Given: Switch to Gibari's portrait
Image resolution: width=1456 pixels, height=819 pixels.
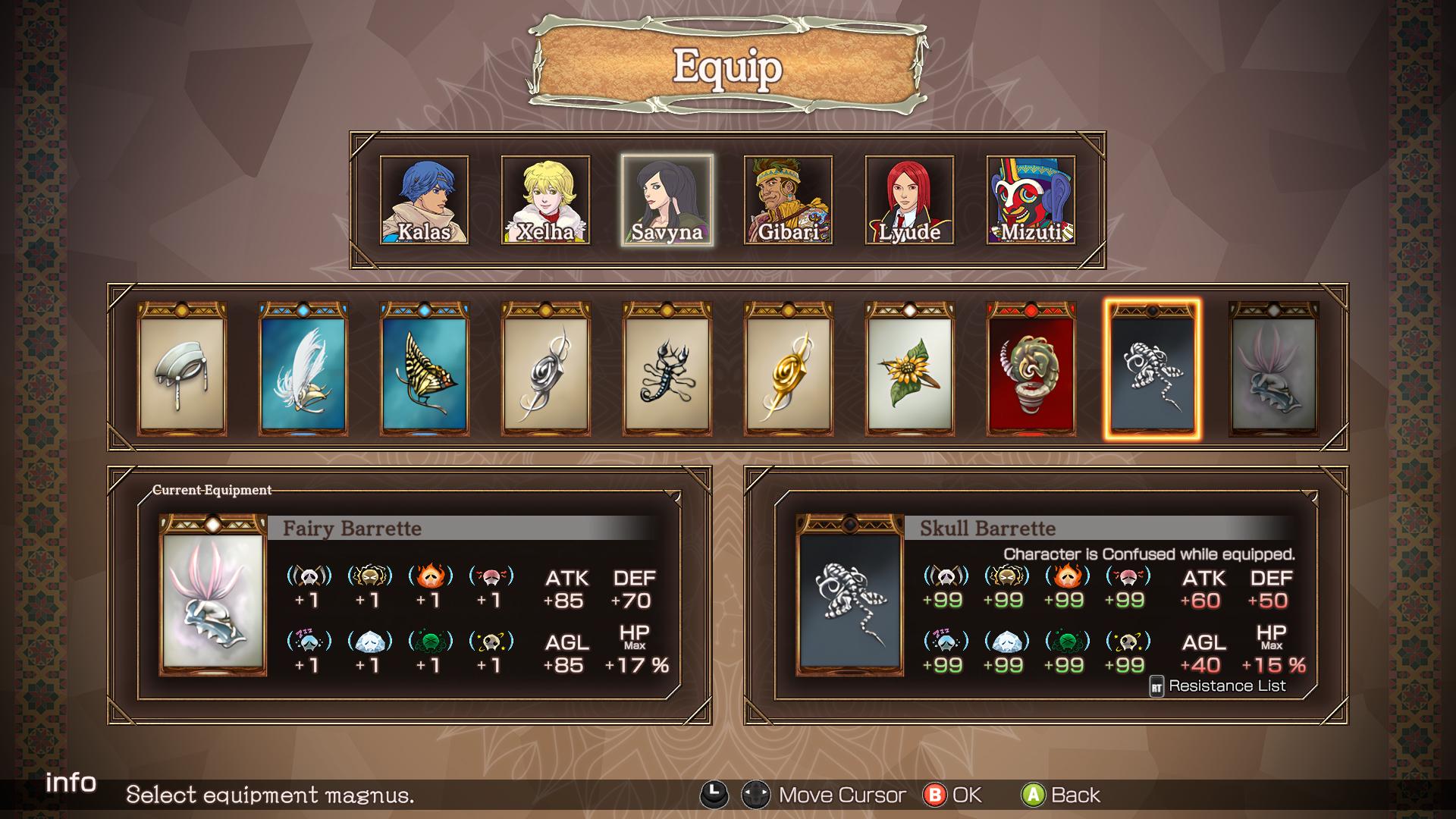Looking at the screenshot, I should [x=788, y=200].
